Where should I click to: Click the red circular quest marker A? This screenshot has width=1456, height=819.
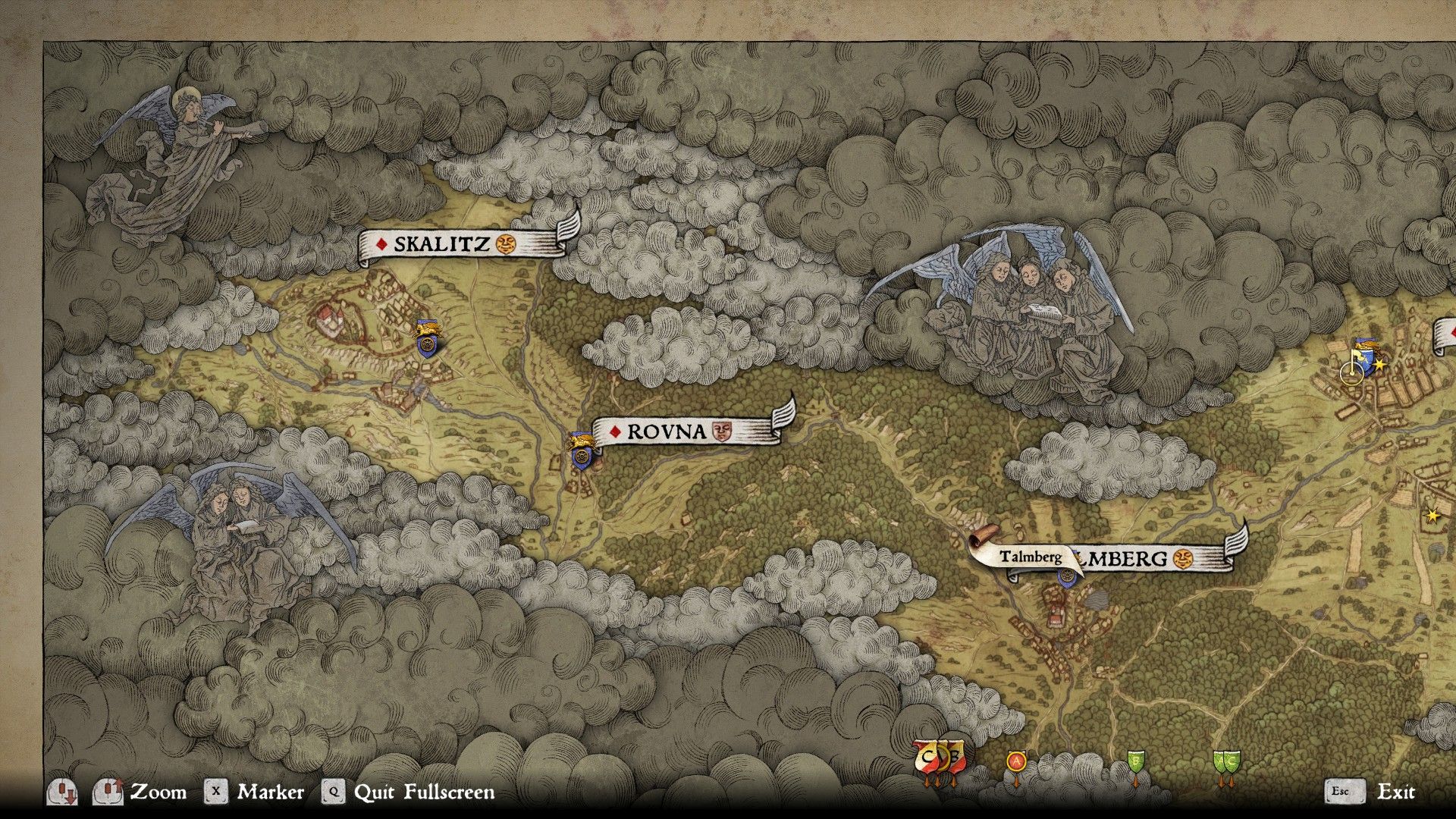[x=1016, y=761]
